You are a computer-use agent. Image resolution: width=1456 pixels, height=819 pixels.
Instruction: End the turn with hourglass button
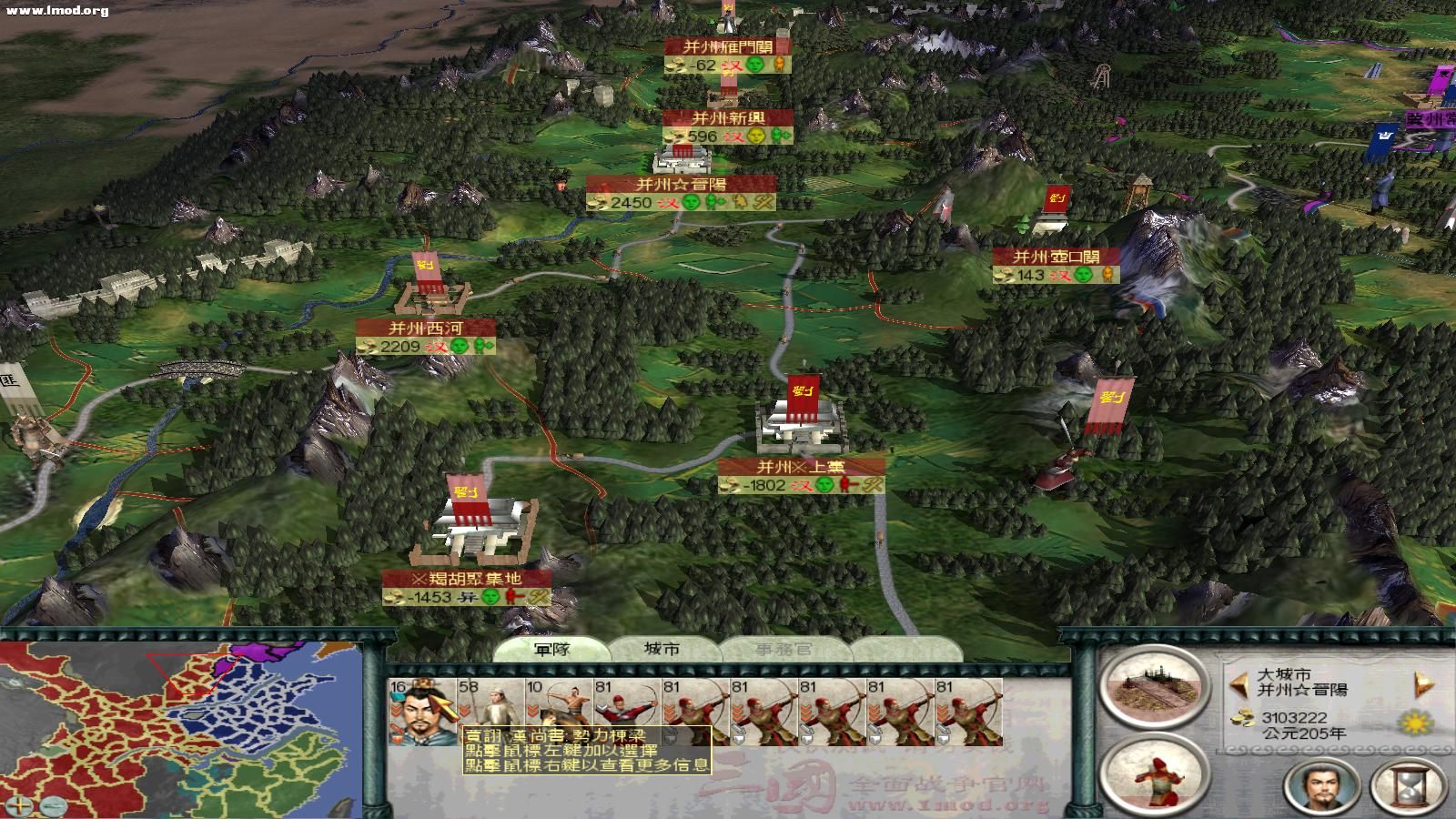click(x=1408, y=786)
